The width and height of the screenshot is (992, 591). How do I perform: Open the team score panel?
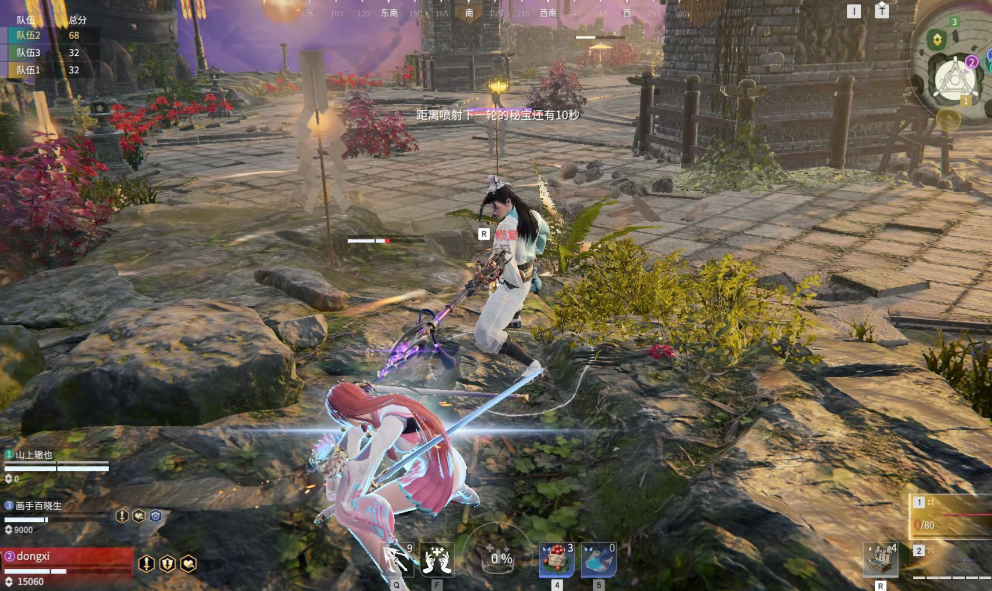coord(49,45)
